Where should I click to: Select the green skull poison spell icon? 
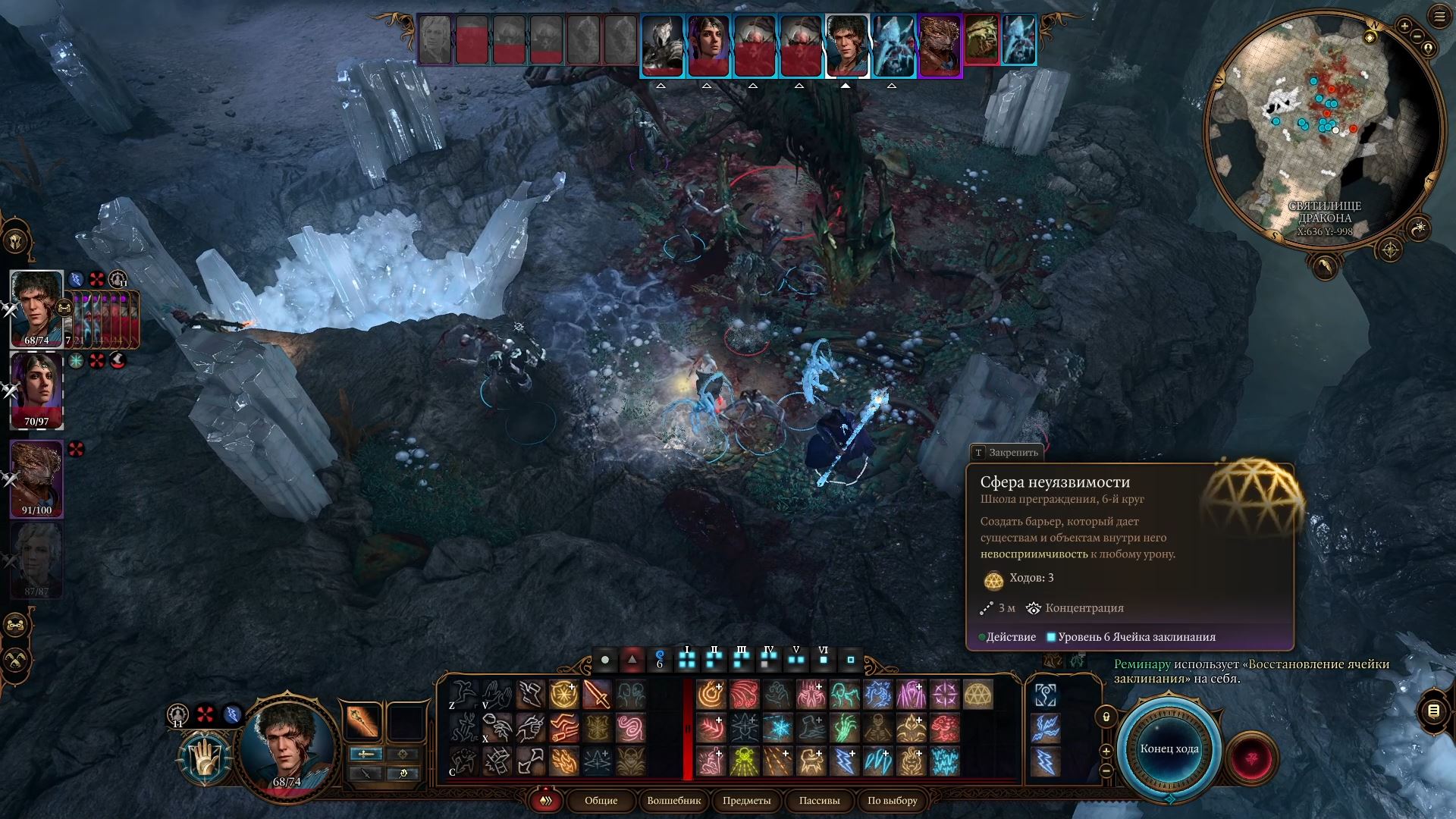coord(744,761)
